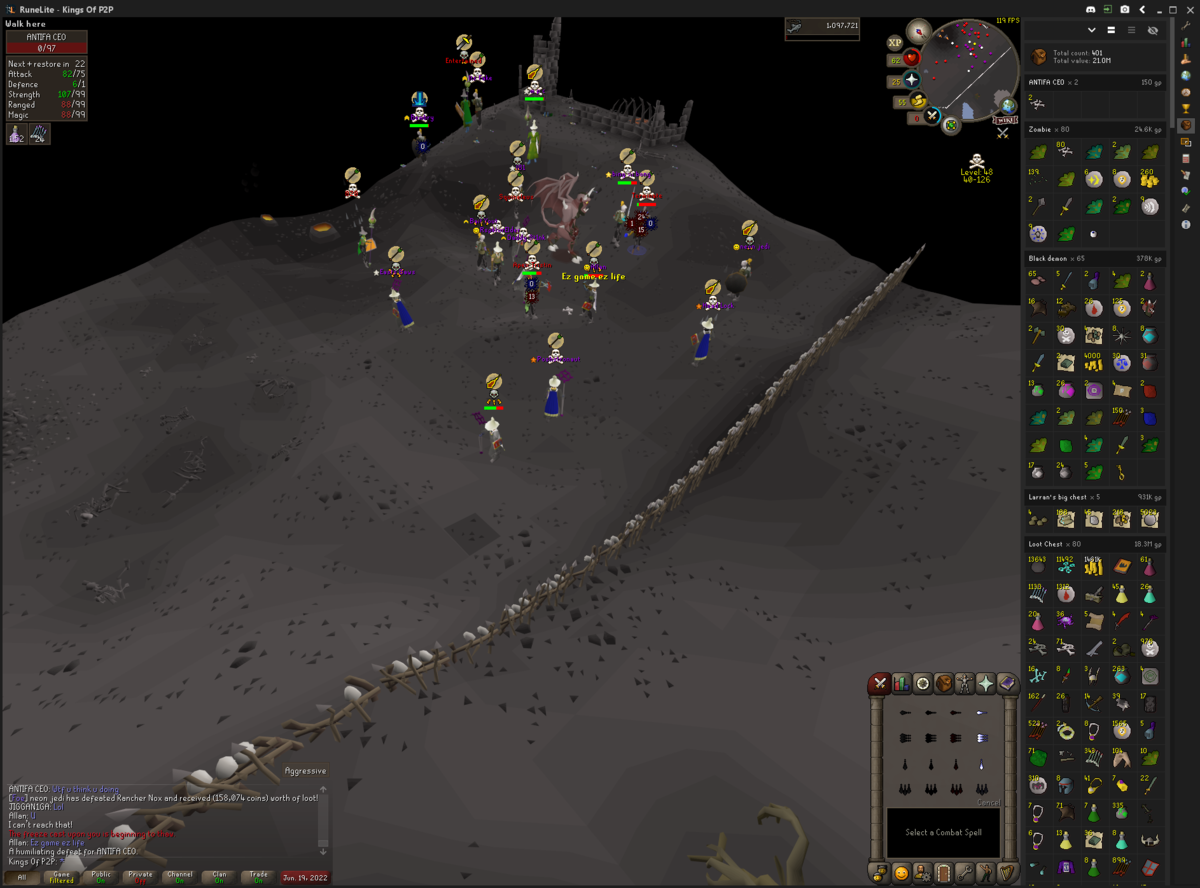
Task: Open the Music player harp tab
Action: (x=1007, y=873)
